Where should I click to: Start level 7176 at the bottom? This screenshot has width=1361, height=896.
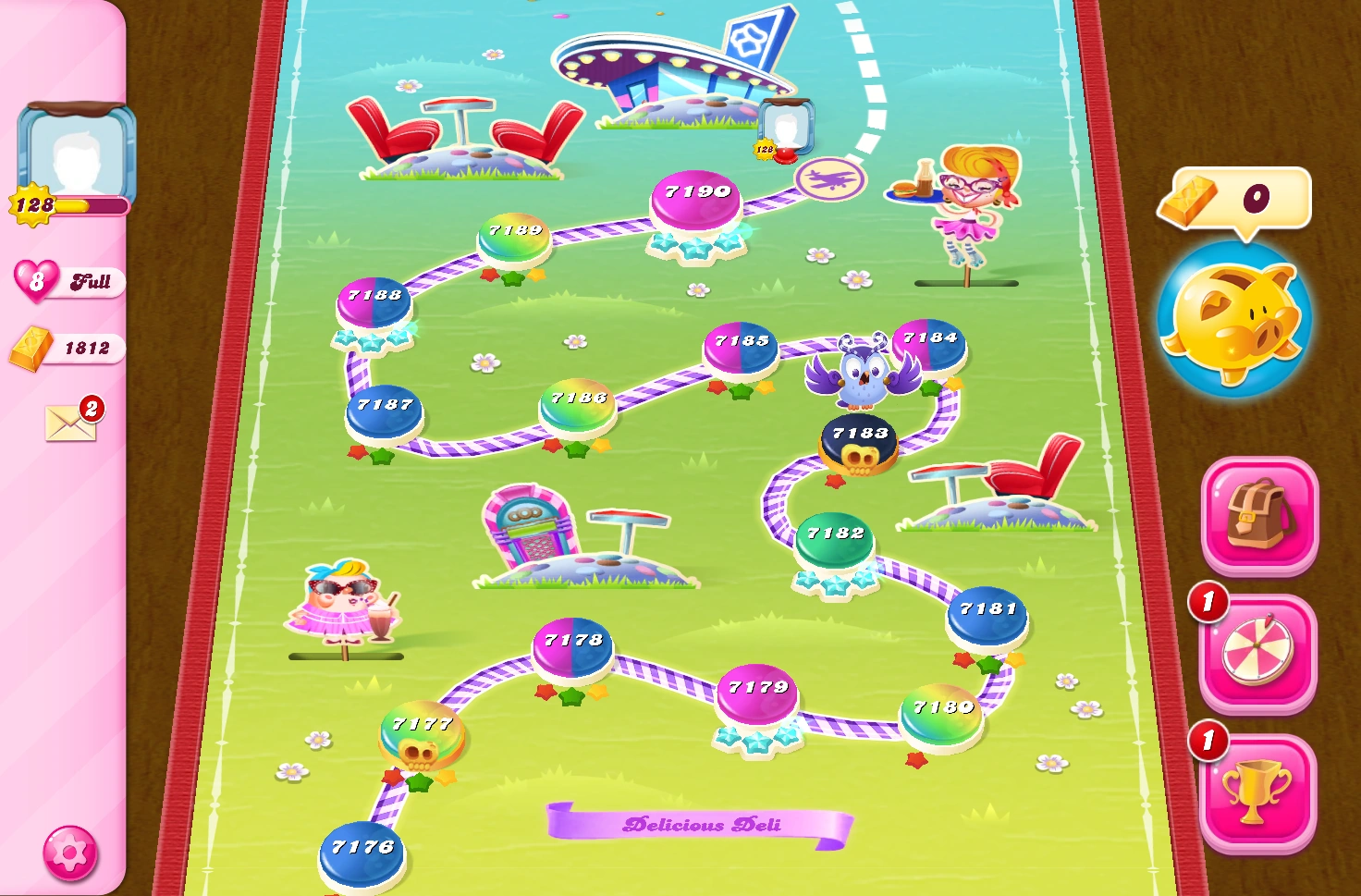[x=361, y=846]
